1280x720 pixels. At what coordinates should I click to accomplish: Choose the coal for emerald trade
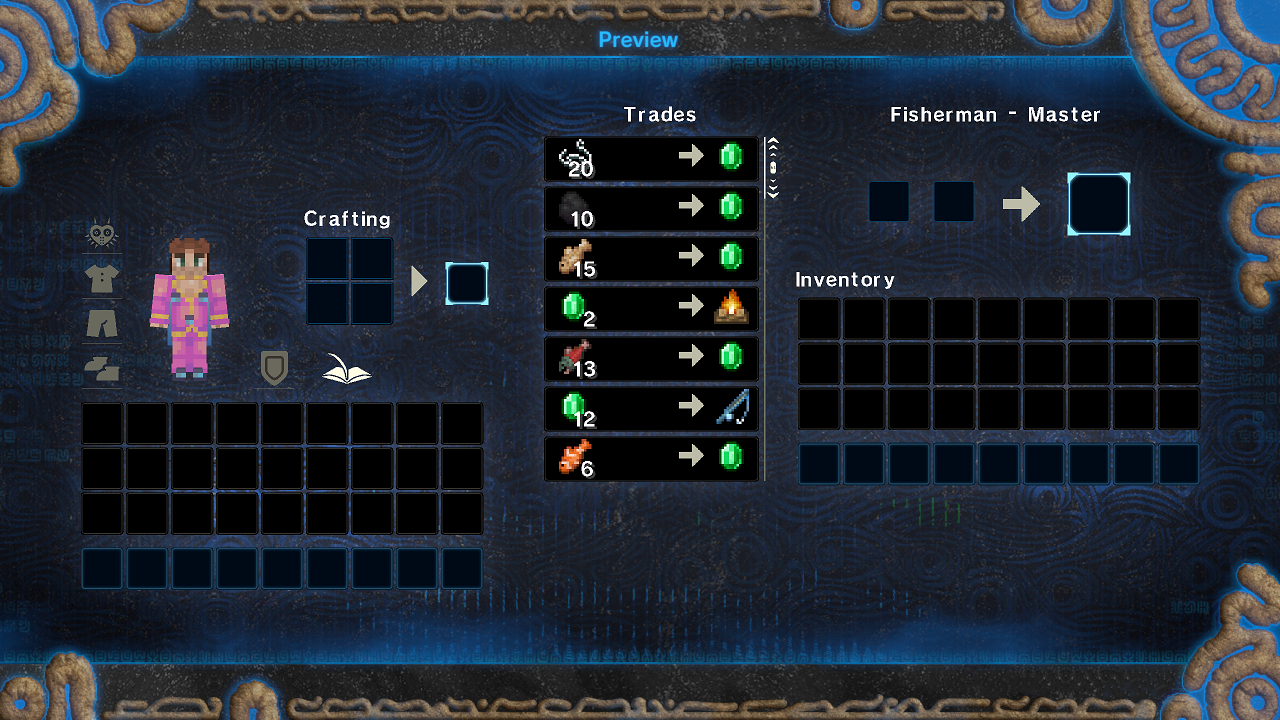[651, 208]
